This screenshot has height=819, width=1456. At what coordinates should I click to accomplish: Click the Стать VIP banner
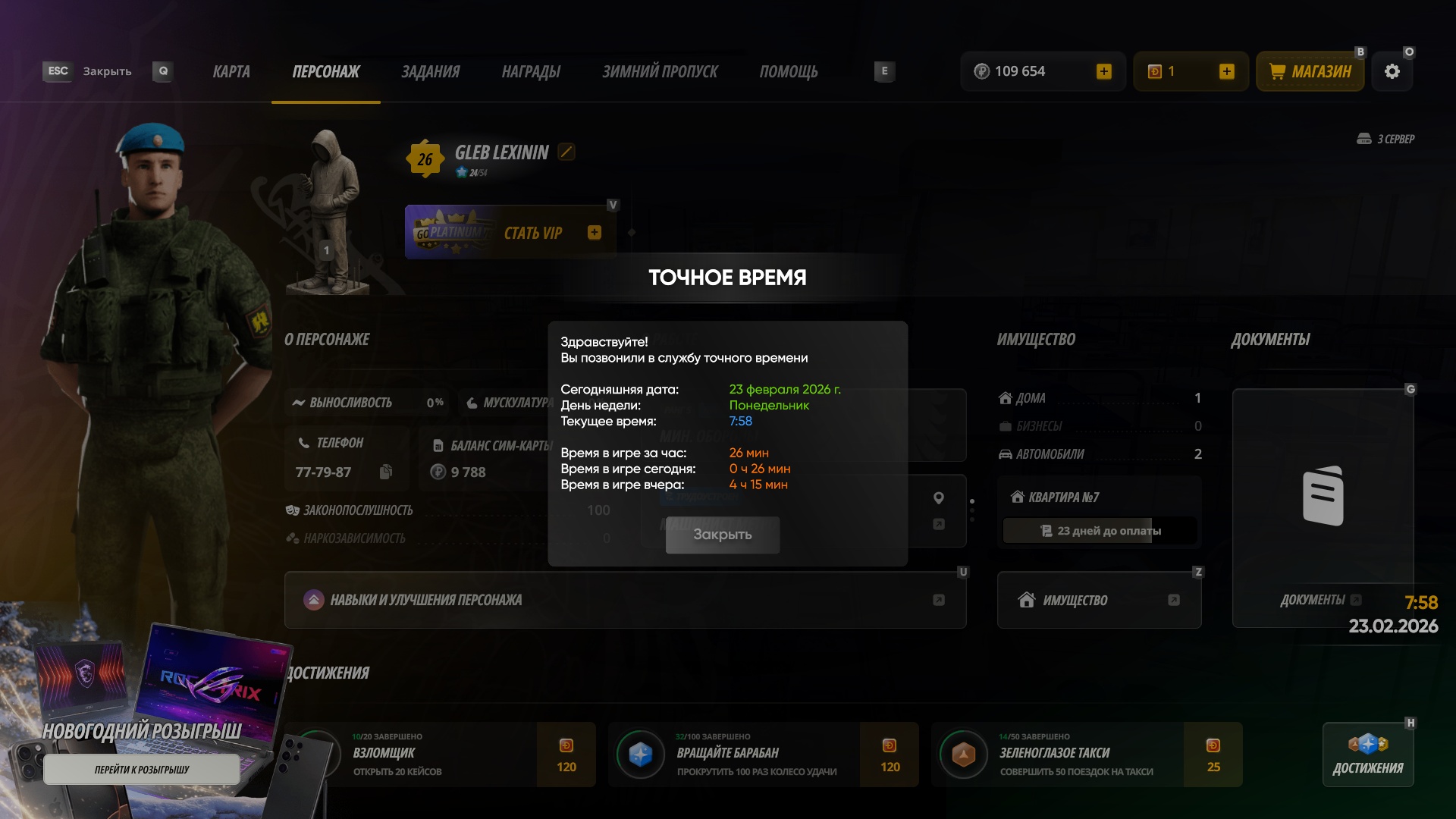click(510, 233)
